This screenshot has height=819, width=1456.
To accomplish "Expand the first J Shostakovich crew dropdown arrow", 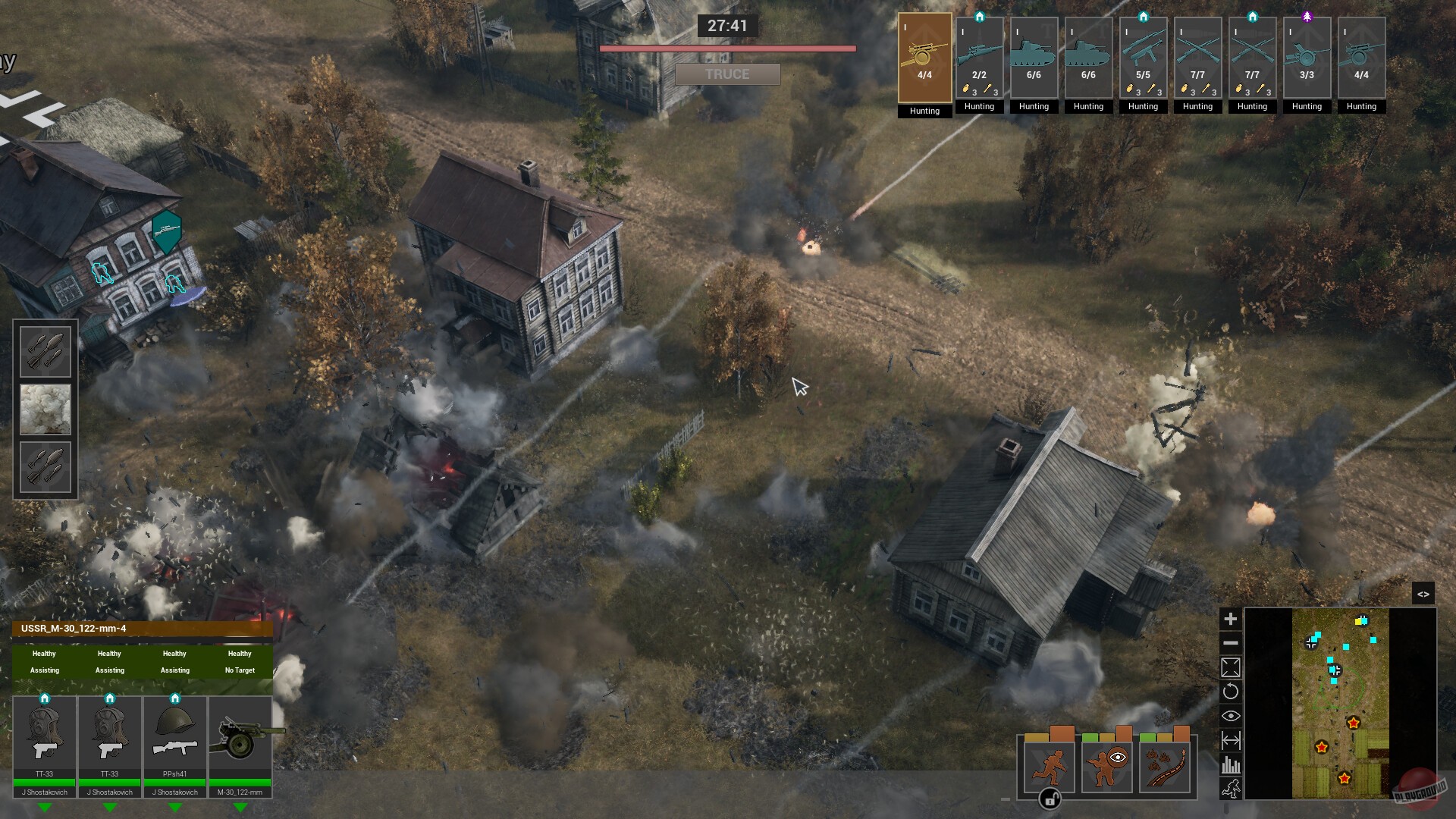I will (44, 808).
